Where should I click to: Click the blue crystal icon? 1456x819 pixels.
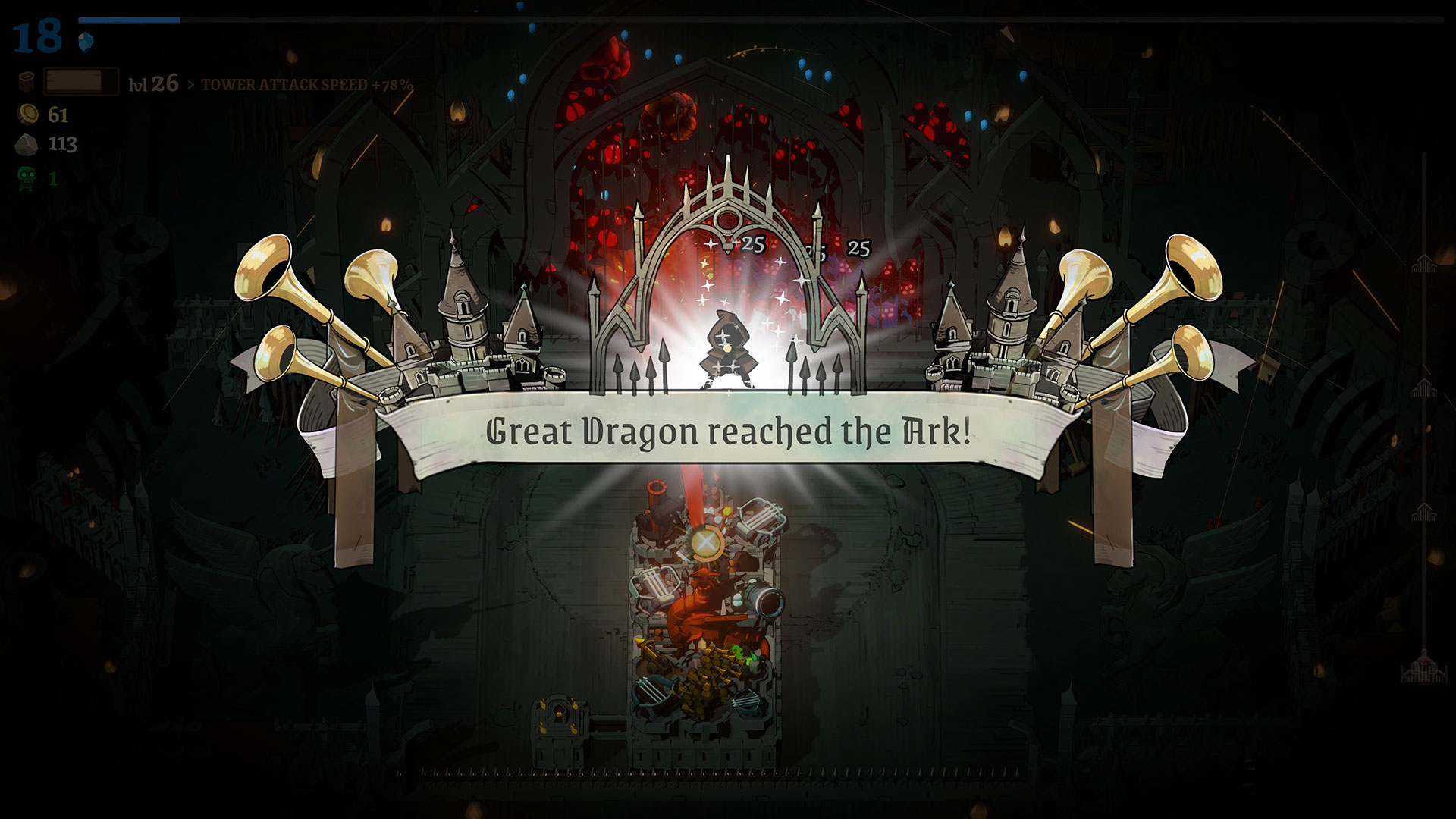click(86, 40)
